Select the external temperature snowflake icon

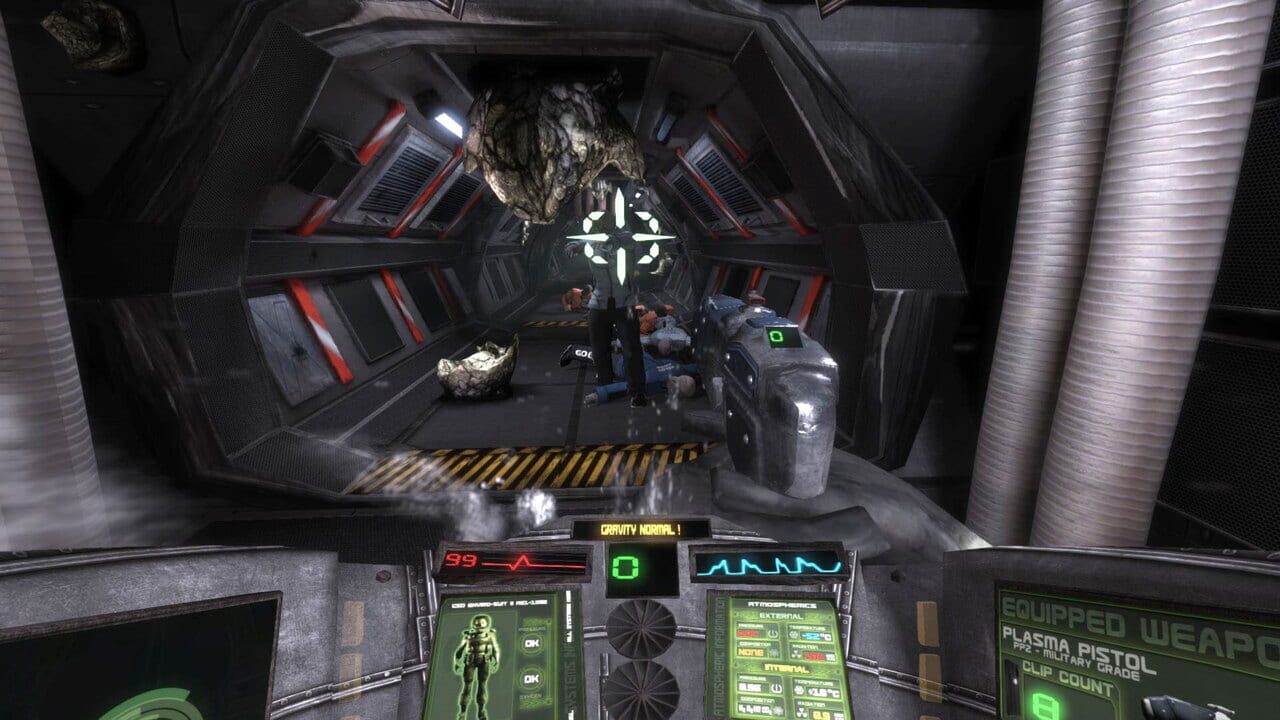click(x=792, y=634)
